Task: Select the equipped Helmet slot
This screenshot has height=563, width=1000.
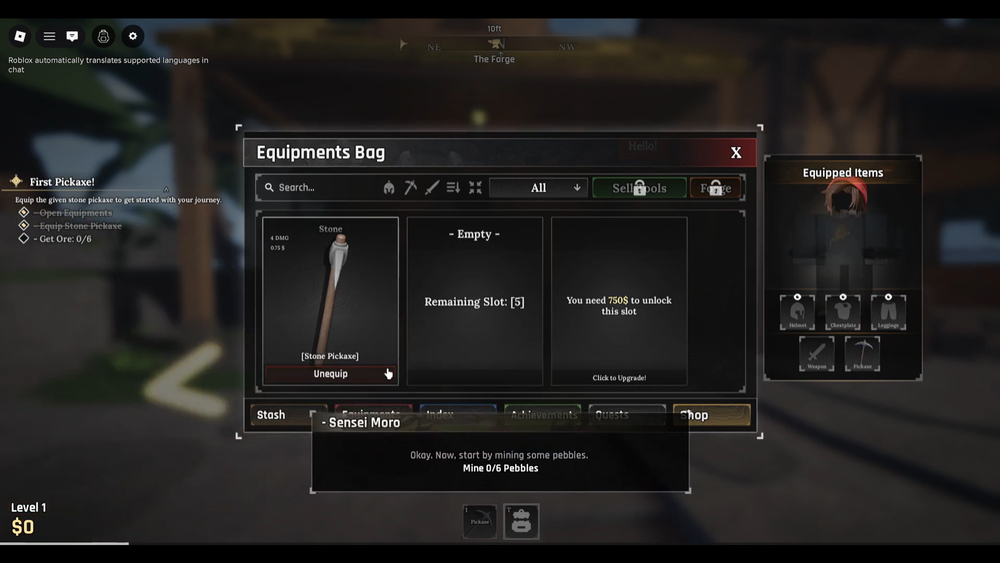Action: [x=797, y=312]
